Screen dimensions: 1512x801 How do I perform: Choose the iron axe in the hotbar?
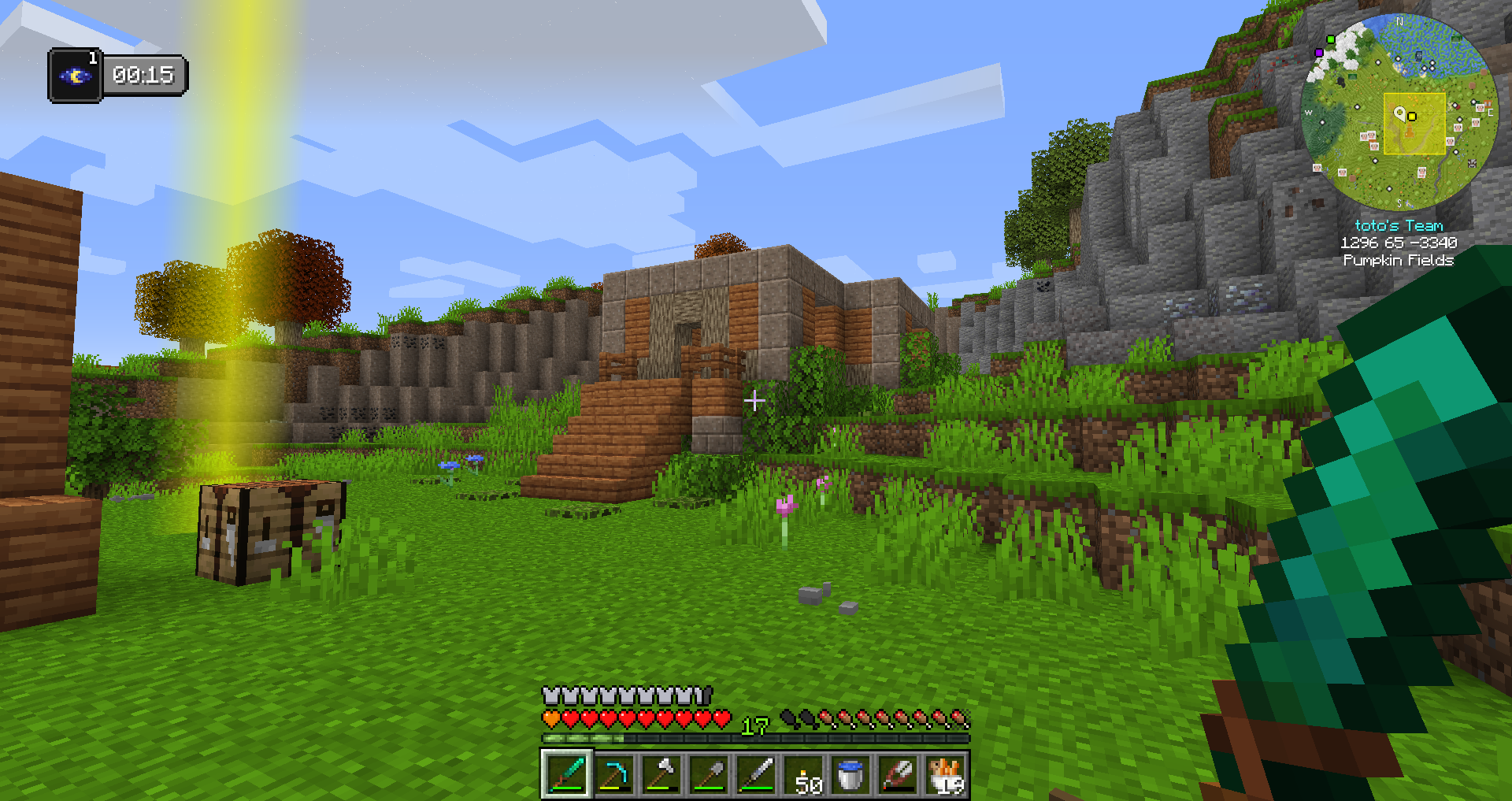[661, 775]
